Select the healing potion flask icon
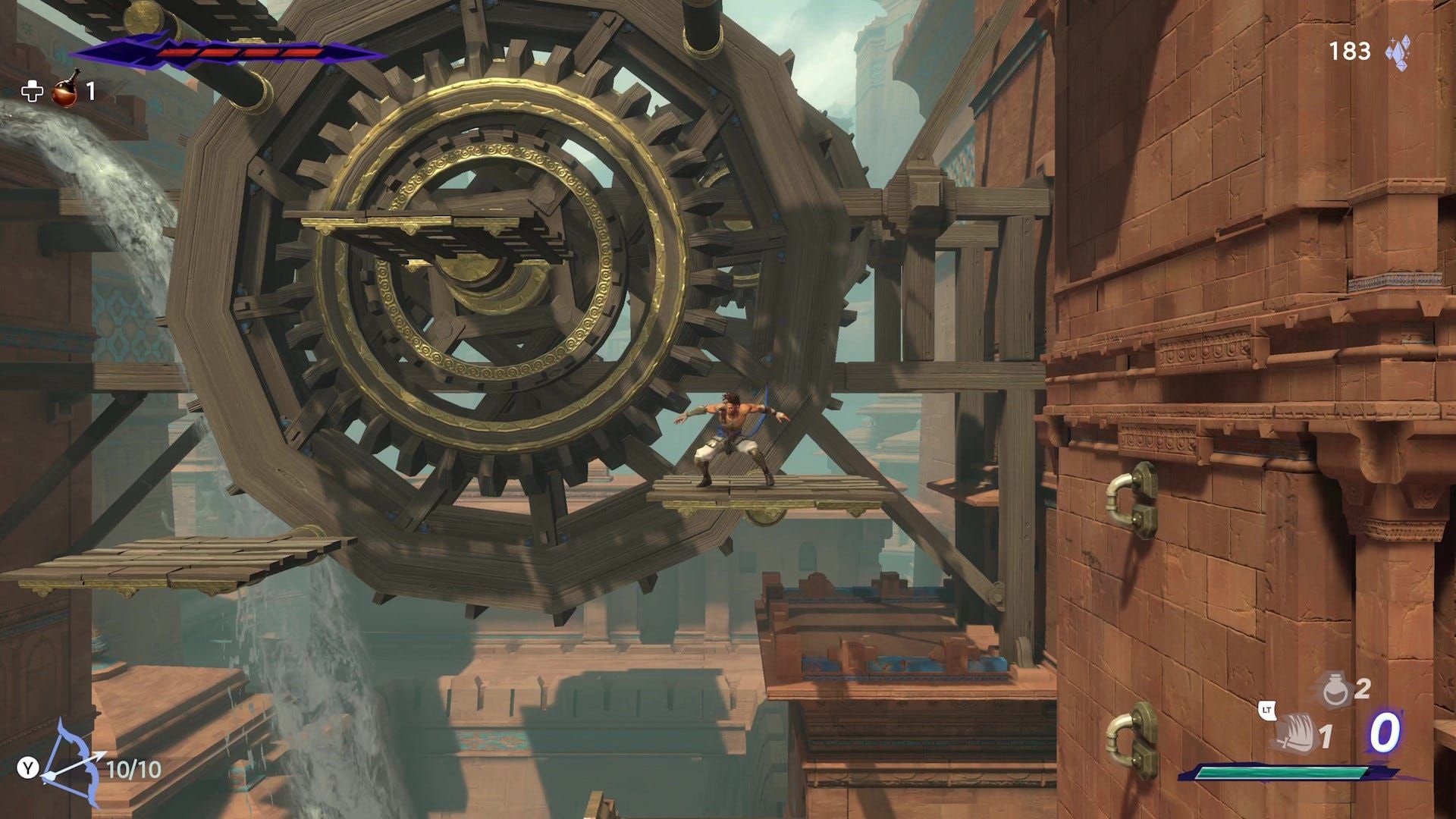1456x819 pixels. (66, 90)
